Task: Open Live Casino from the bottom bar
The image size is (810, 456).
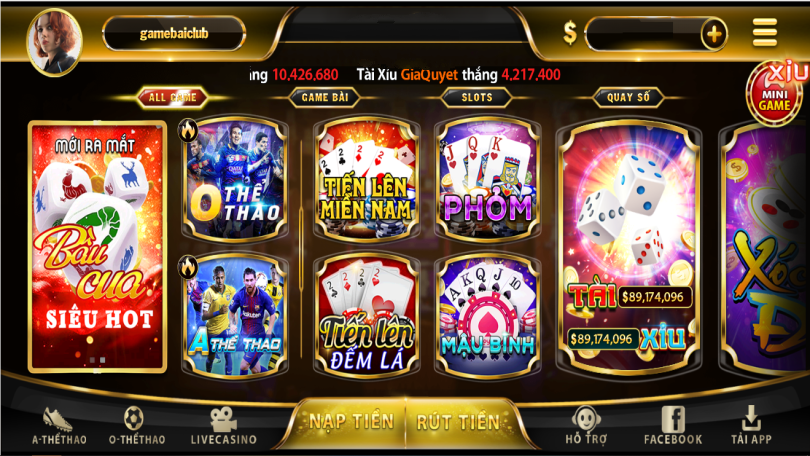Action: (x=223, y=426)
